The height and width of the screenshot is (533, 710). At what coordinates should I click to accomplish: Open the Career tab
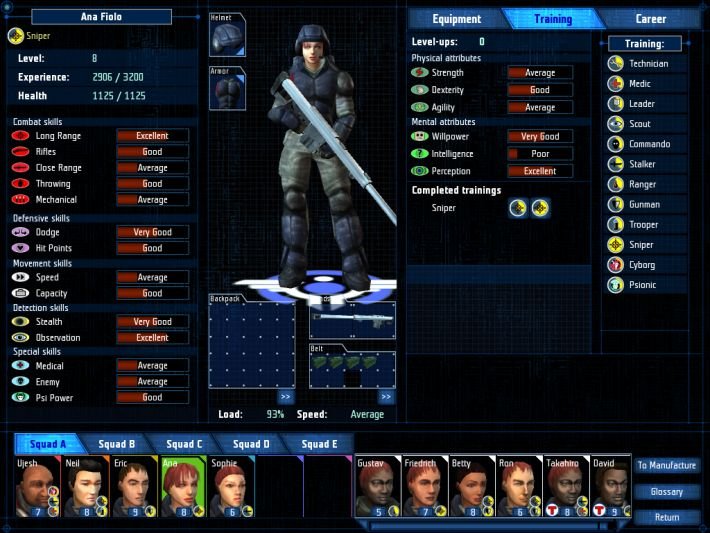pyautogui.click(x=650, y=19)
